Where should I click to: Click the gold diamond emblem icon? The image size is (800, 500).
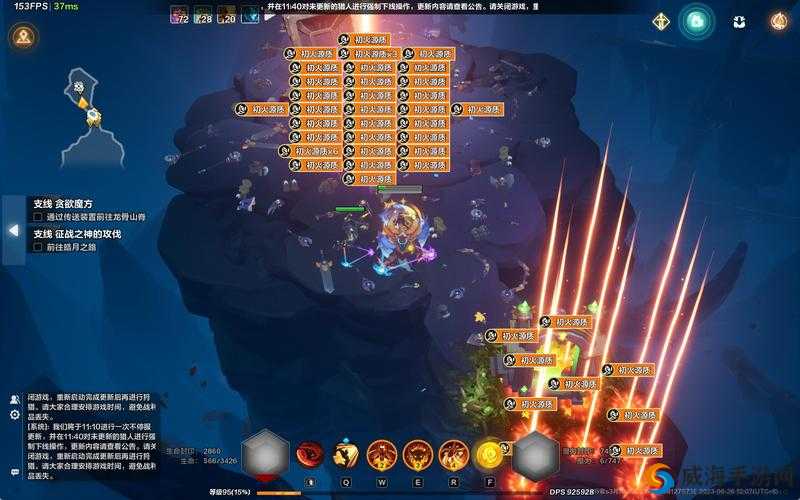pos(661,21)
